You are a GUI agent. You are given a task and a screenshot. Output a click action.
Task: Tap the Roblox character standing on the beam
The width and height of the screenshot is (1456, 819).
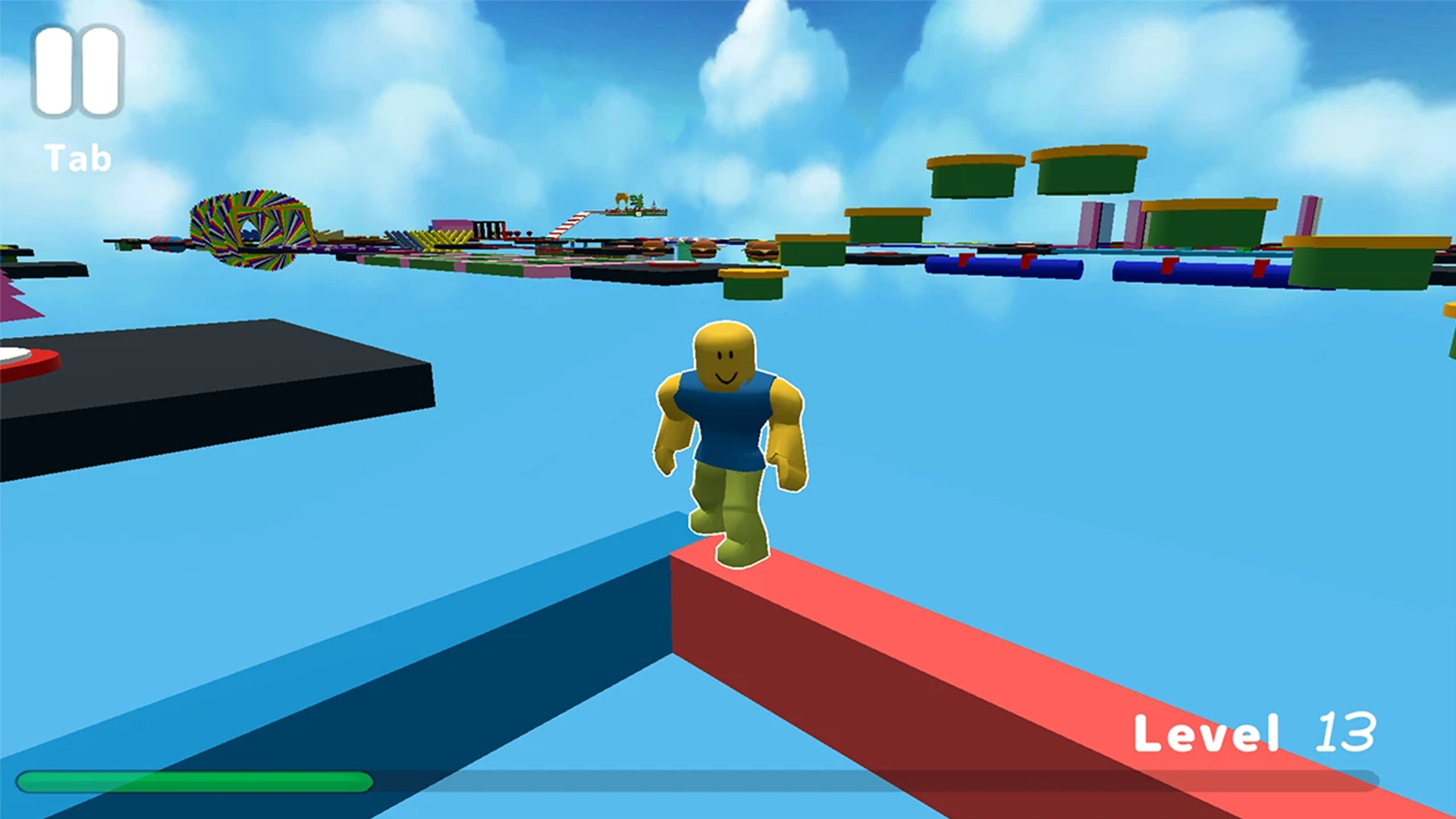(x=728, y=440)
